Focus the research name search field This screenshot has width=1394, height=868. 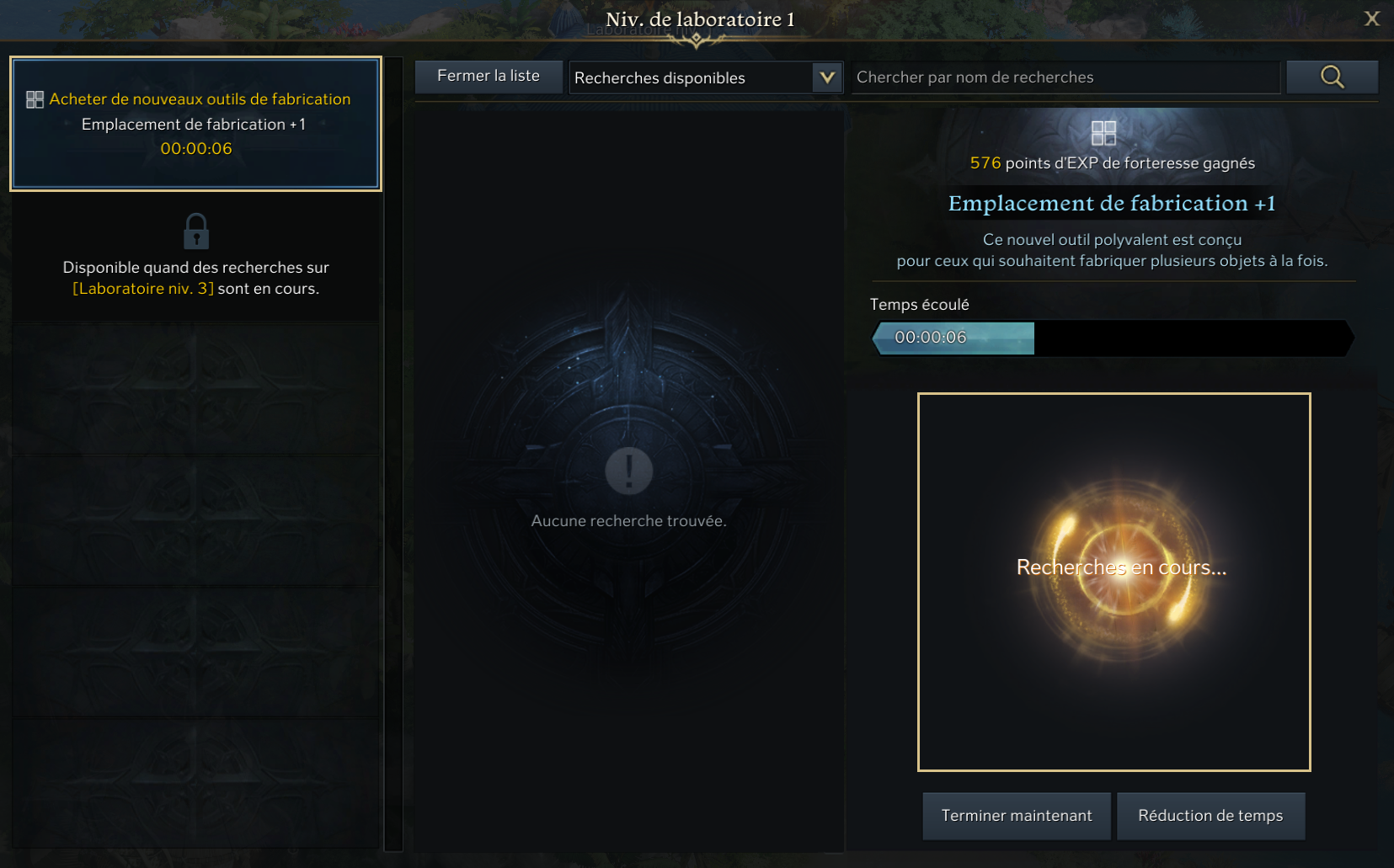[1065, 77]
